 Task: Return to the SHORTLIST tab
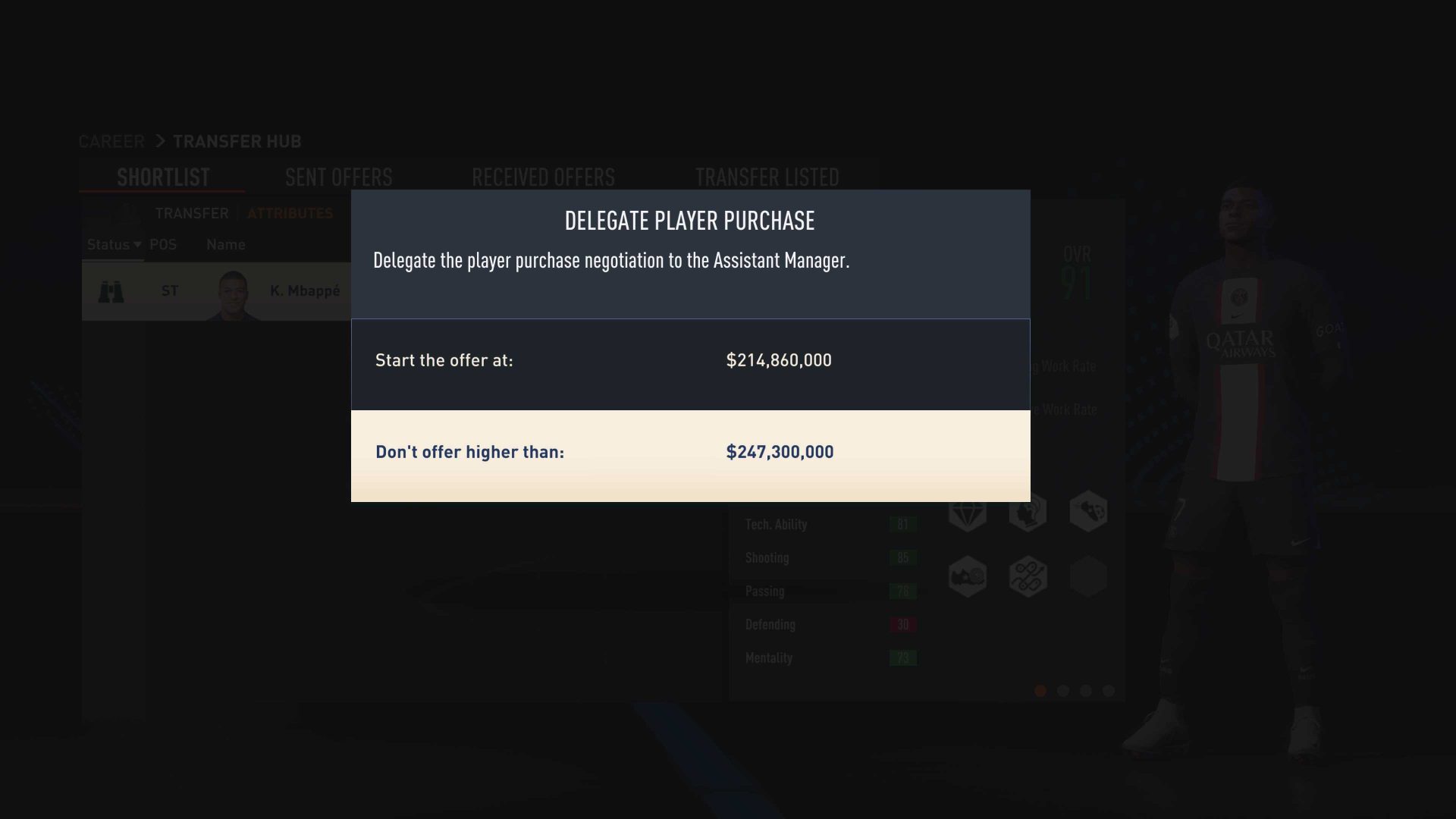tap(162, 177)
